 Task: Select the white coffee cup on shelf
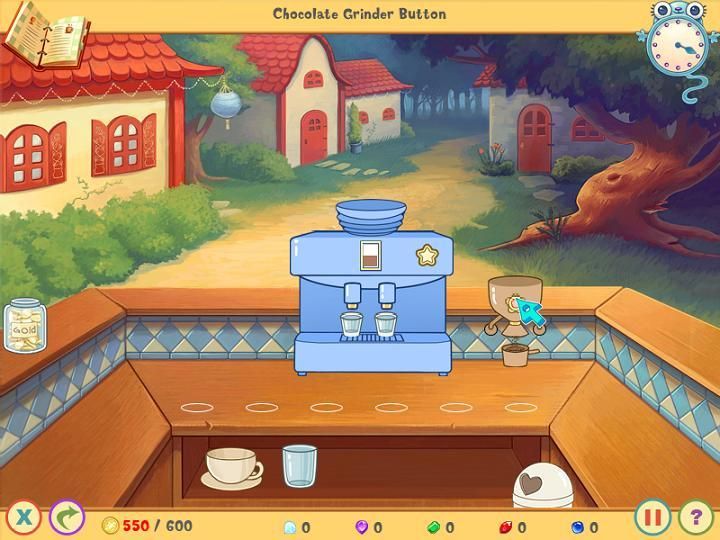[x=232, y=467]
